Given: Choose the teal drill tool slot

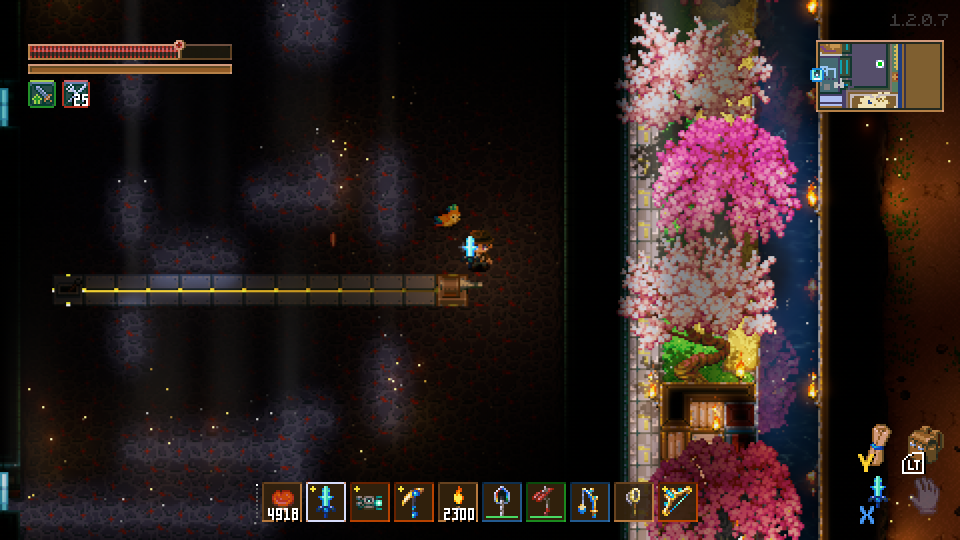Looking at the screenshot, I should 370,502.
